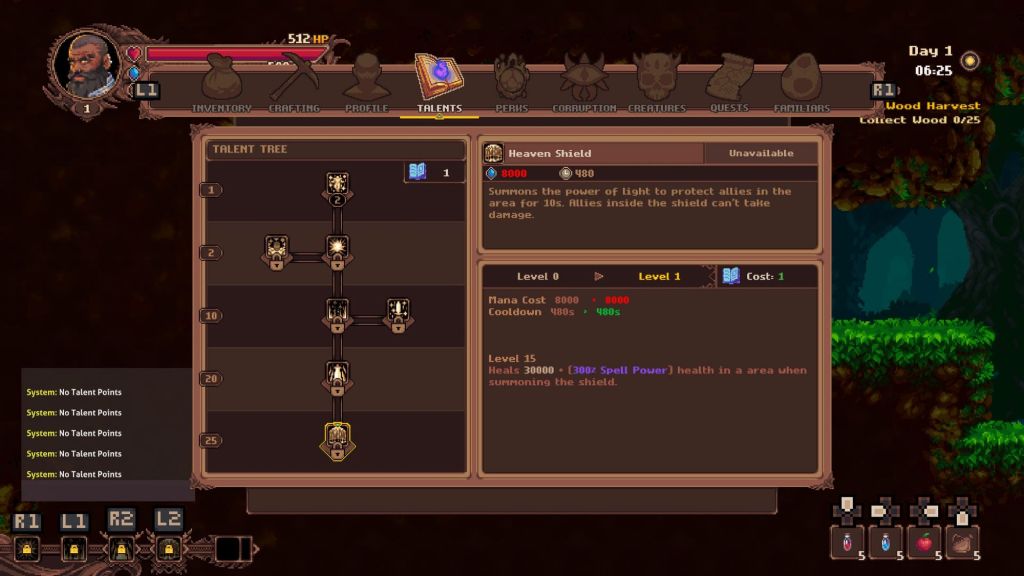Image resolution: width=1024 pixels, height=576 pixels.
Task: Select the Talents tab
Action: point(438,84)
